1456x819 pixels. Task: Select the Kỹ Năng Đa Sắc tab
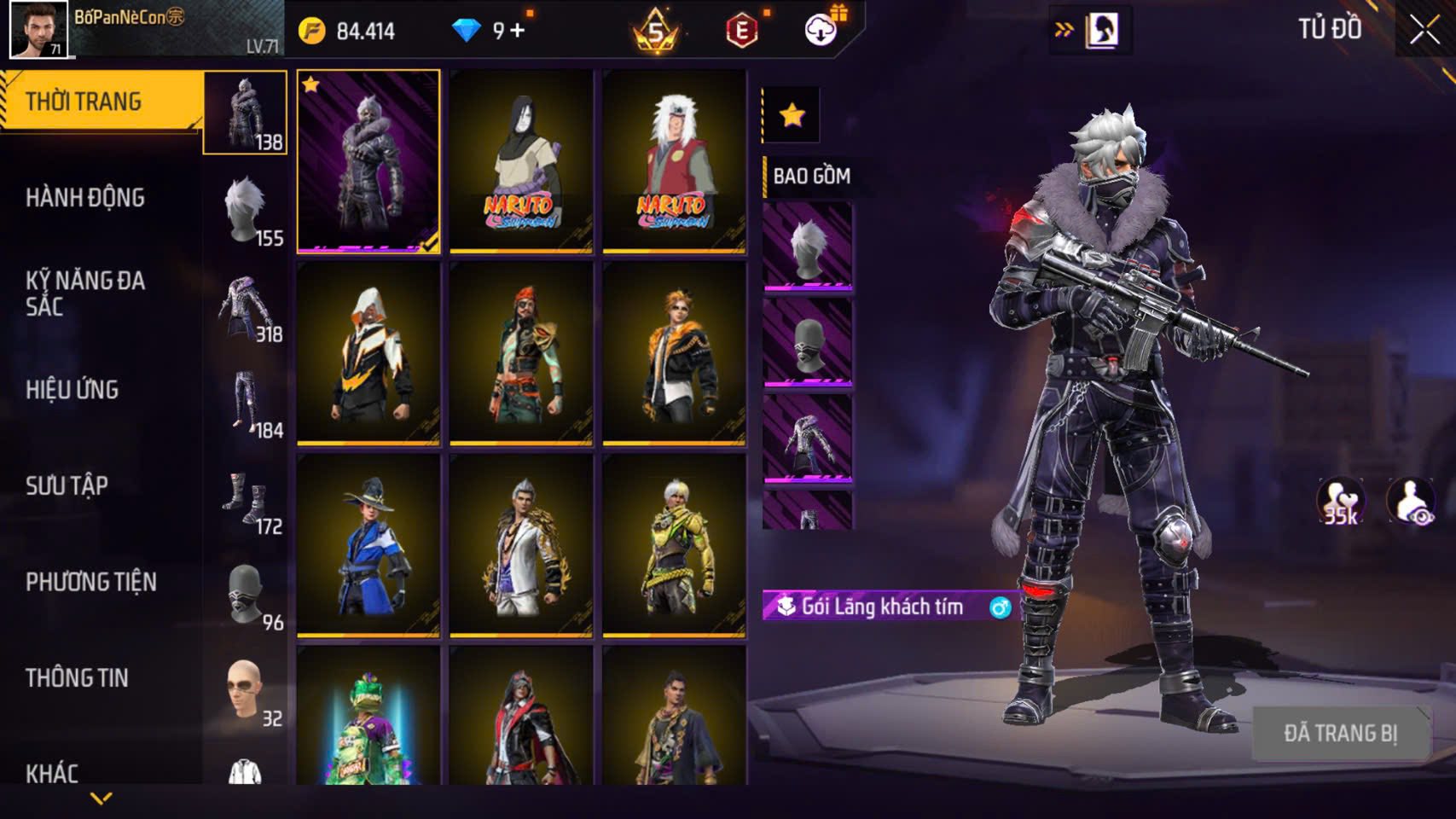(x=85, y=293)
